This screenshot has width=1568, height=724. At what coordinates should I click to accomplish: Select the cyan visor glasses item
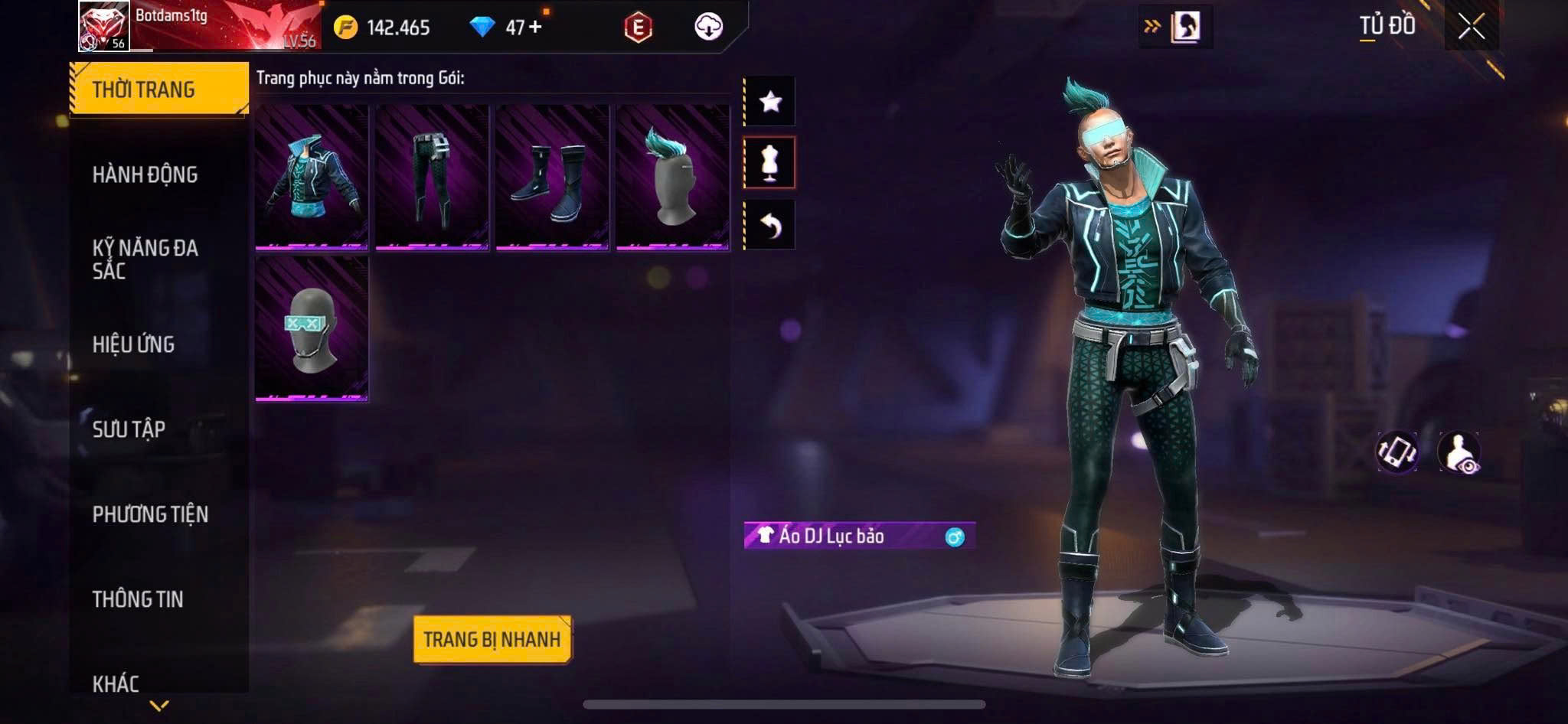[312, 329]
